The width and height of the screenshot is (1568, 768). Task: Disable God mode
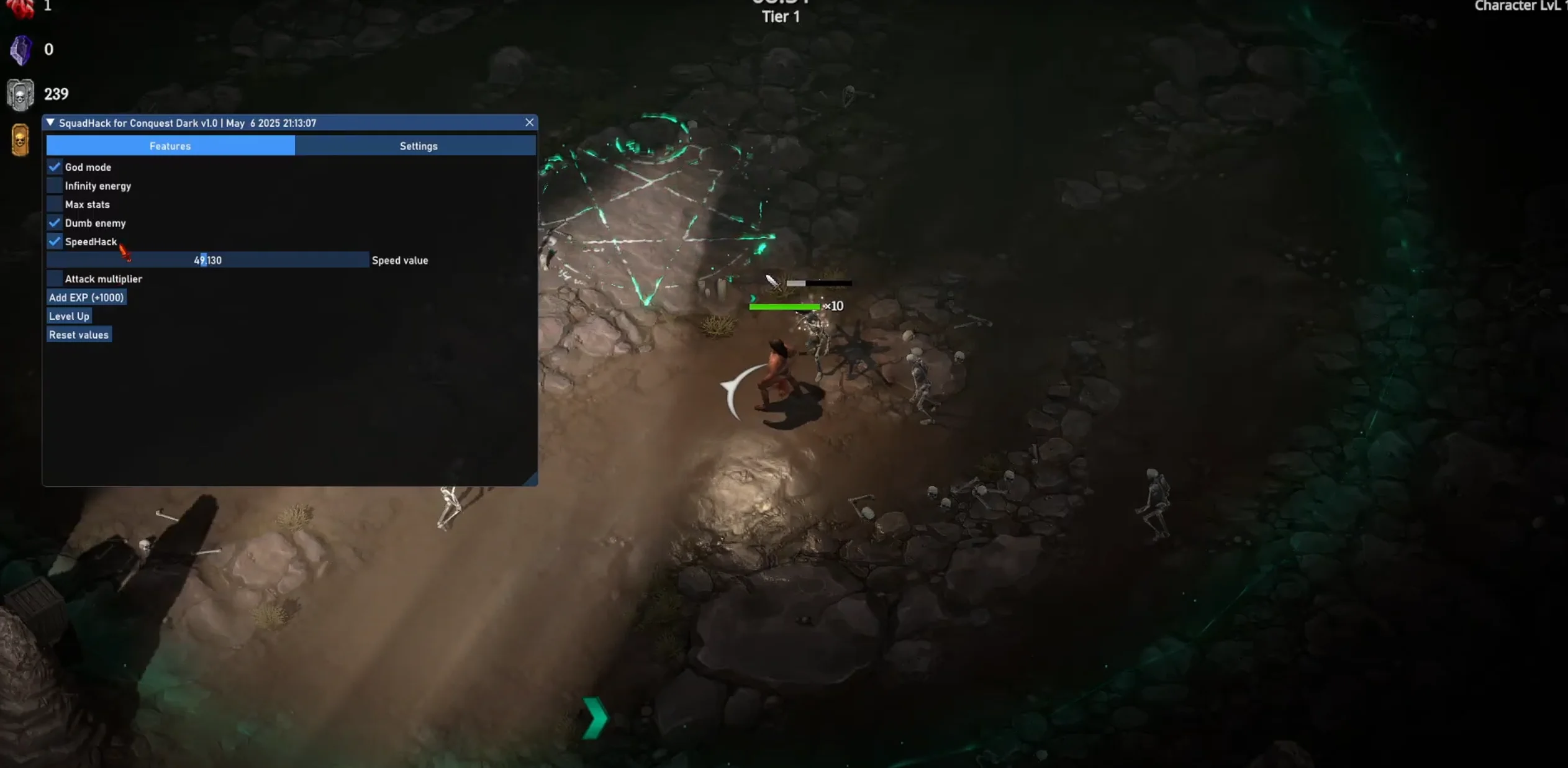click(x=54, y=166)
